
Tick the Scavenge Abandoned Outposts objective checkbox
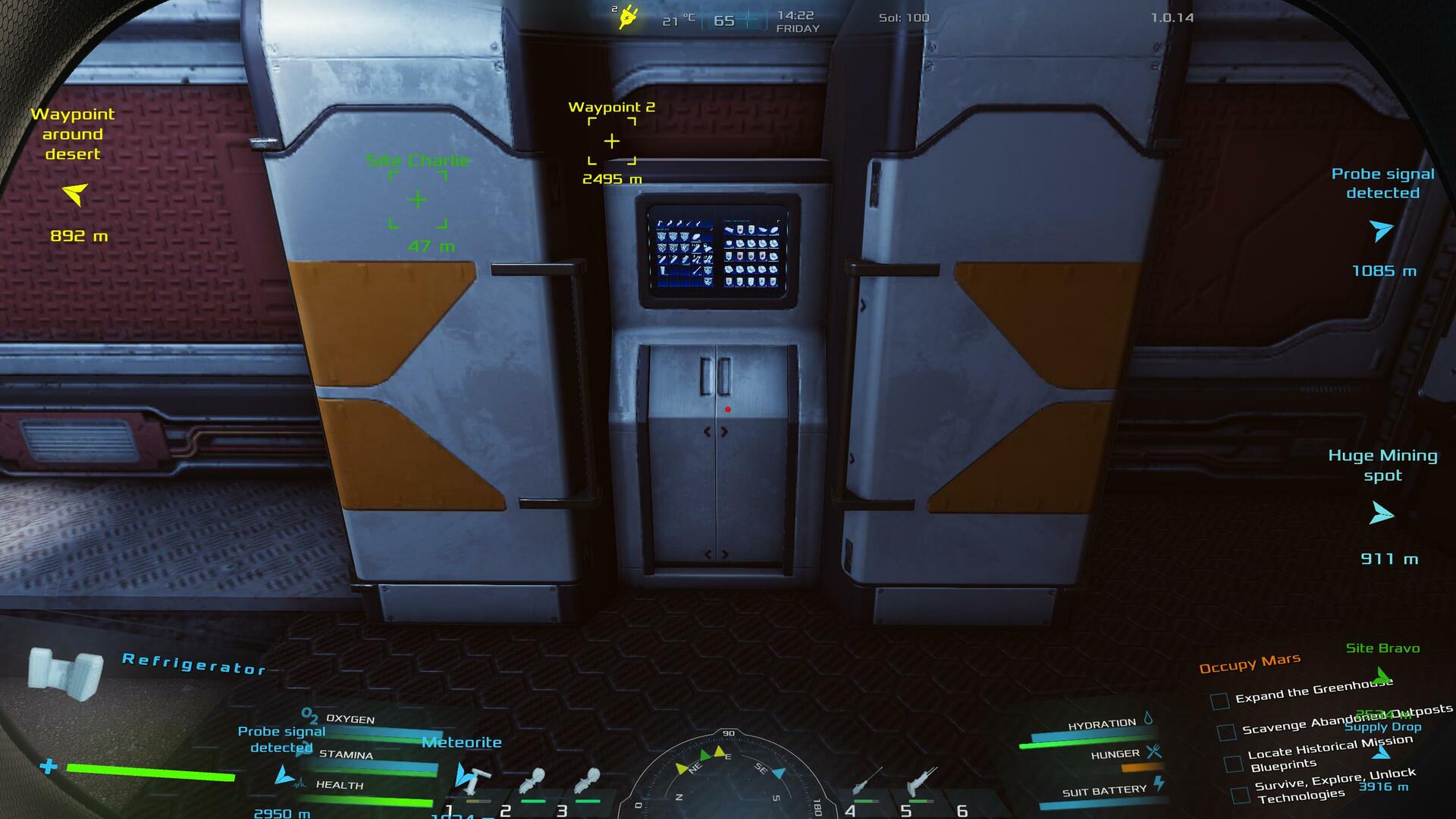pos(1225,732)
